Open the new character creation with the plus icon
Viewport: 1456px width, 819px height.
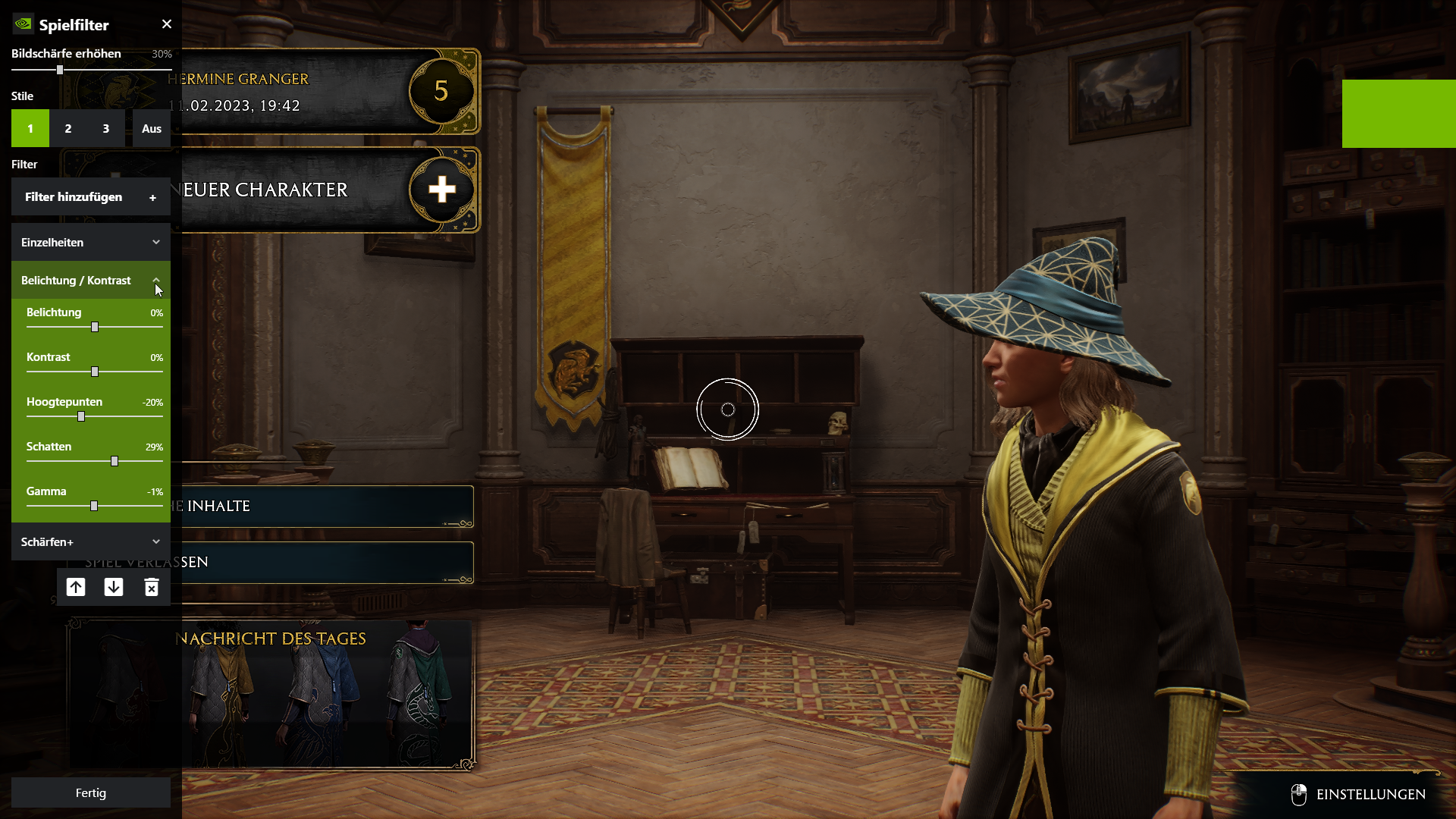click(442, 190)
